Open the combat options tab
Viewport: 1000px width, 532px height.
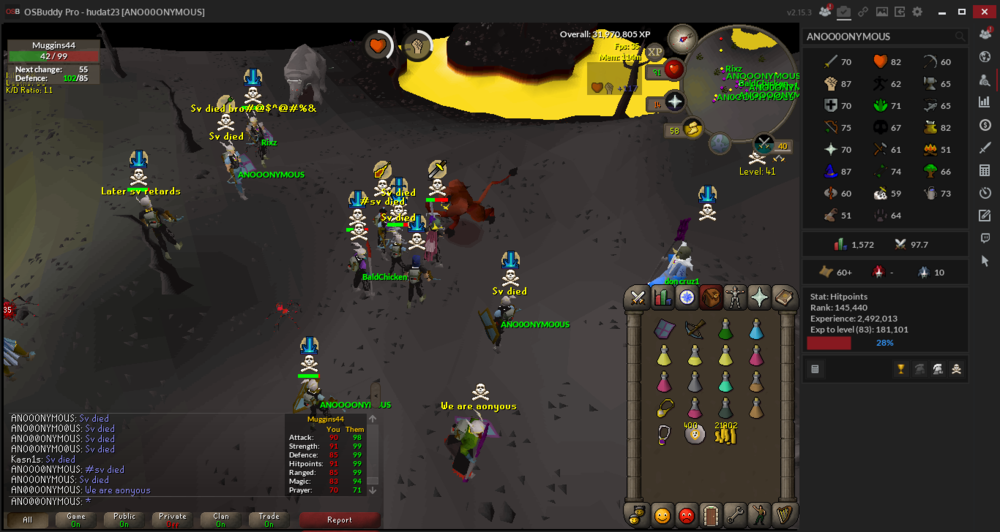[638, 298]
